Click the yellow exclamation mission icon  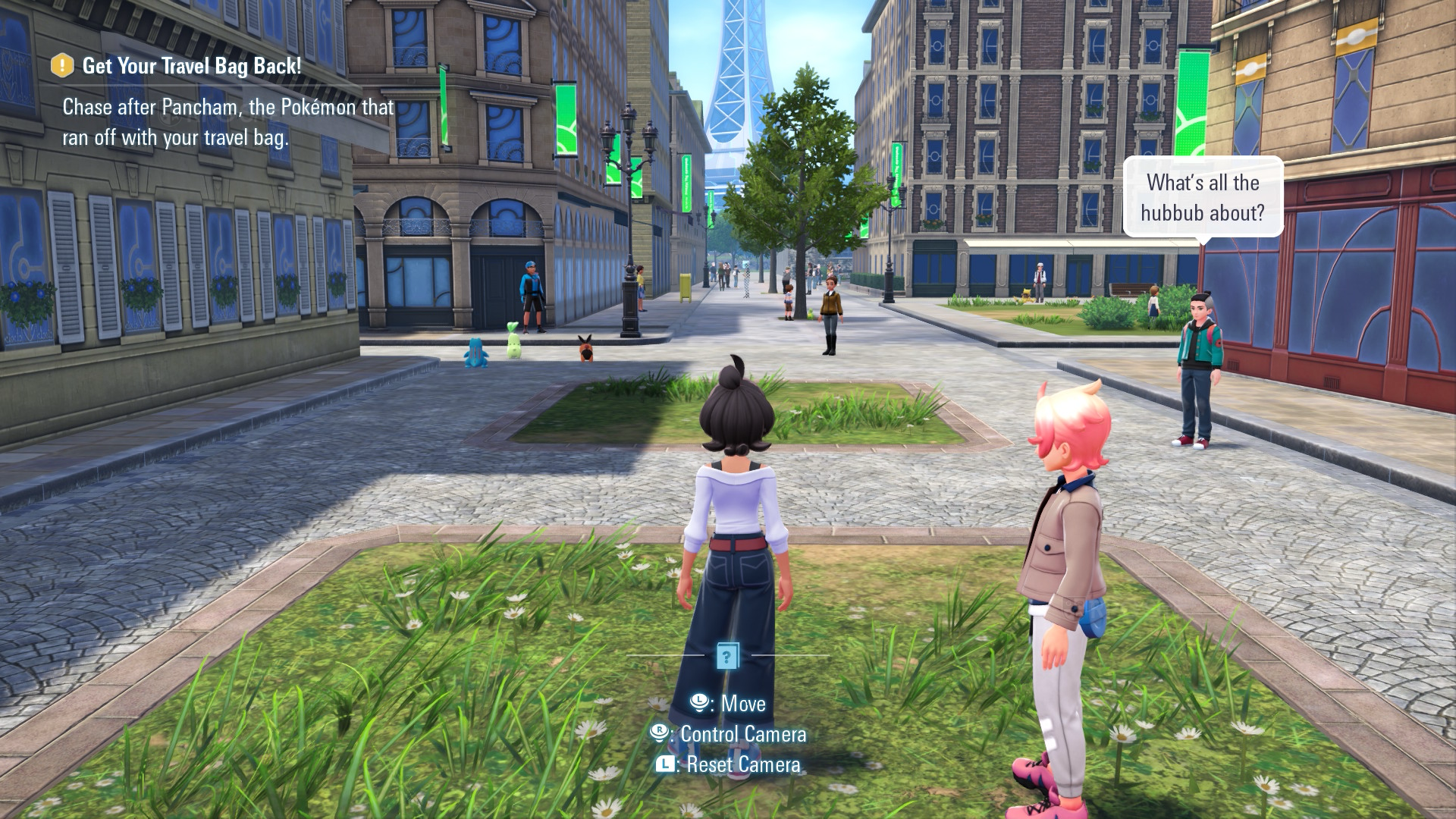tap(62, 66)
